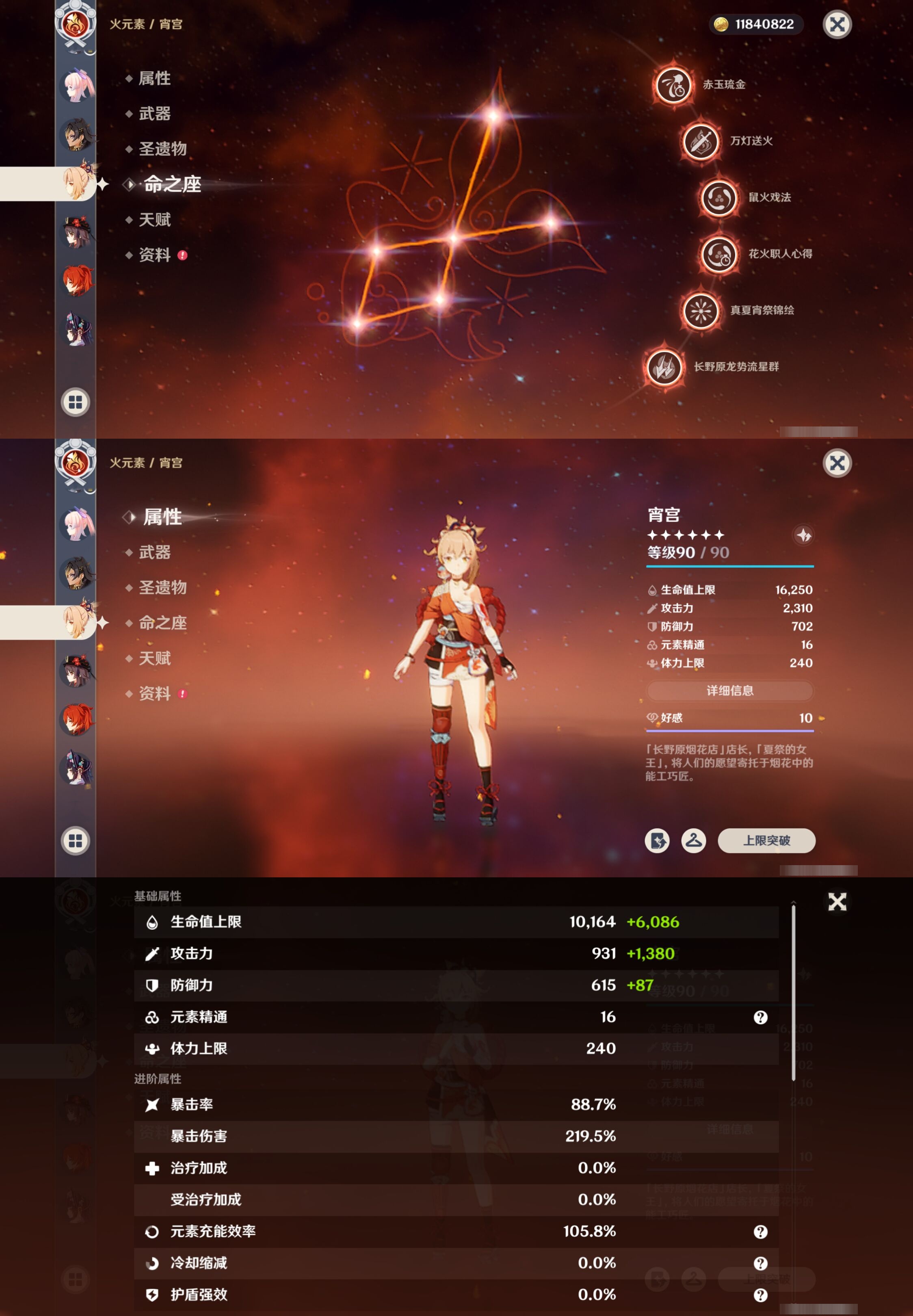Image resolution: width=913 pixels, height=1316 pixels.
Task: Click the card-with-arrow icon beside the hanger
Action: 657,840
